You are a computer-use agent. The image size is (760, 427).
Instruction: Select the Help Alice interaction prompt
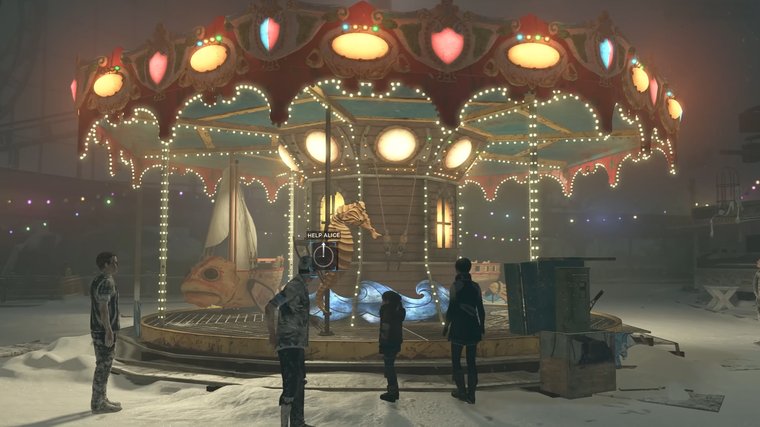point(323,255)
